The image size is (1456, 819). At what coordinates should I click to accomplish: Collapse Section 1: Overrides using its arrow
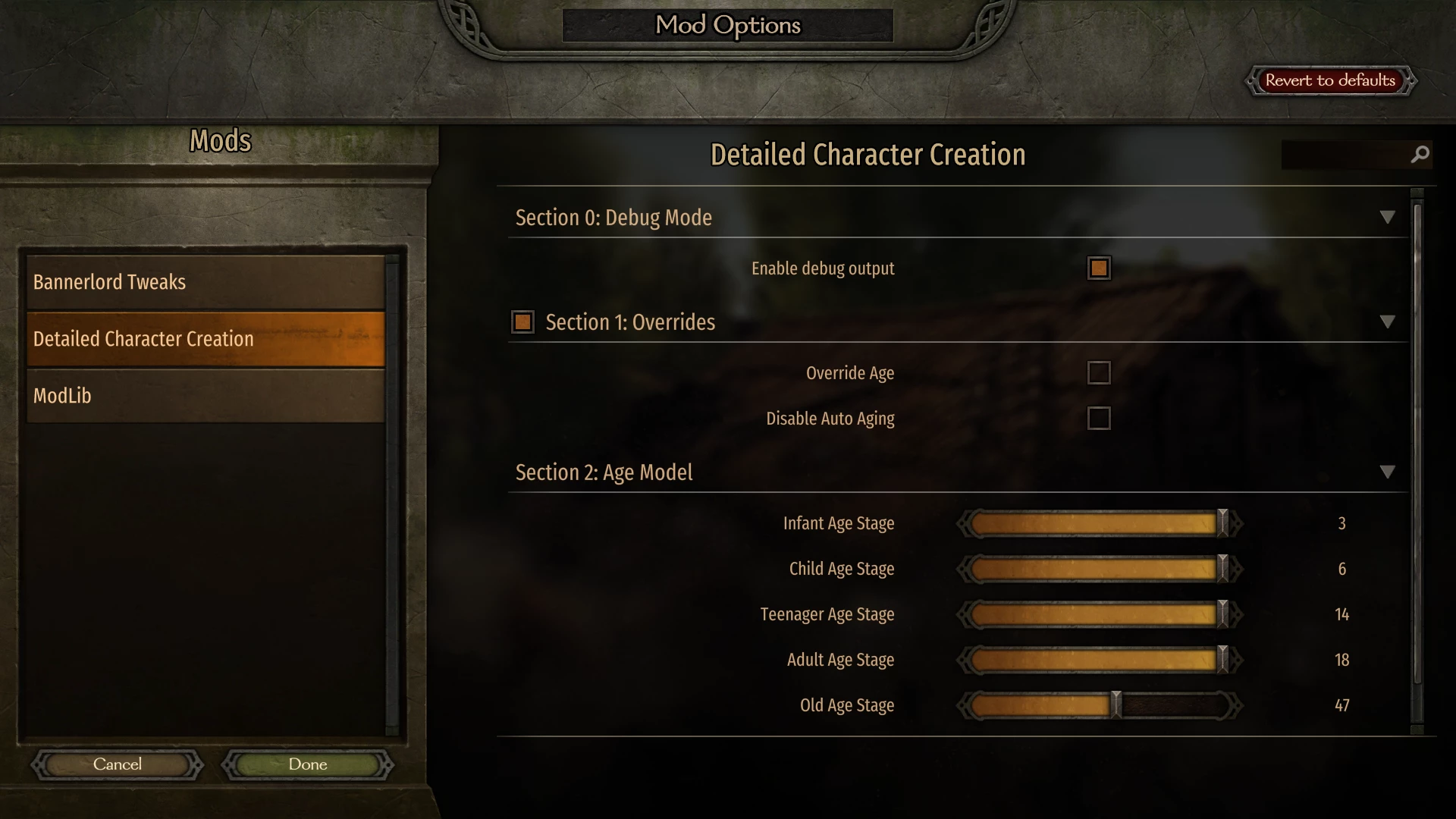[x=1387, y=322]
